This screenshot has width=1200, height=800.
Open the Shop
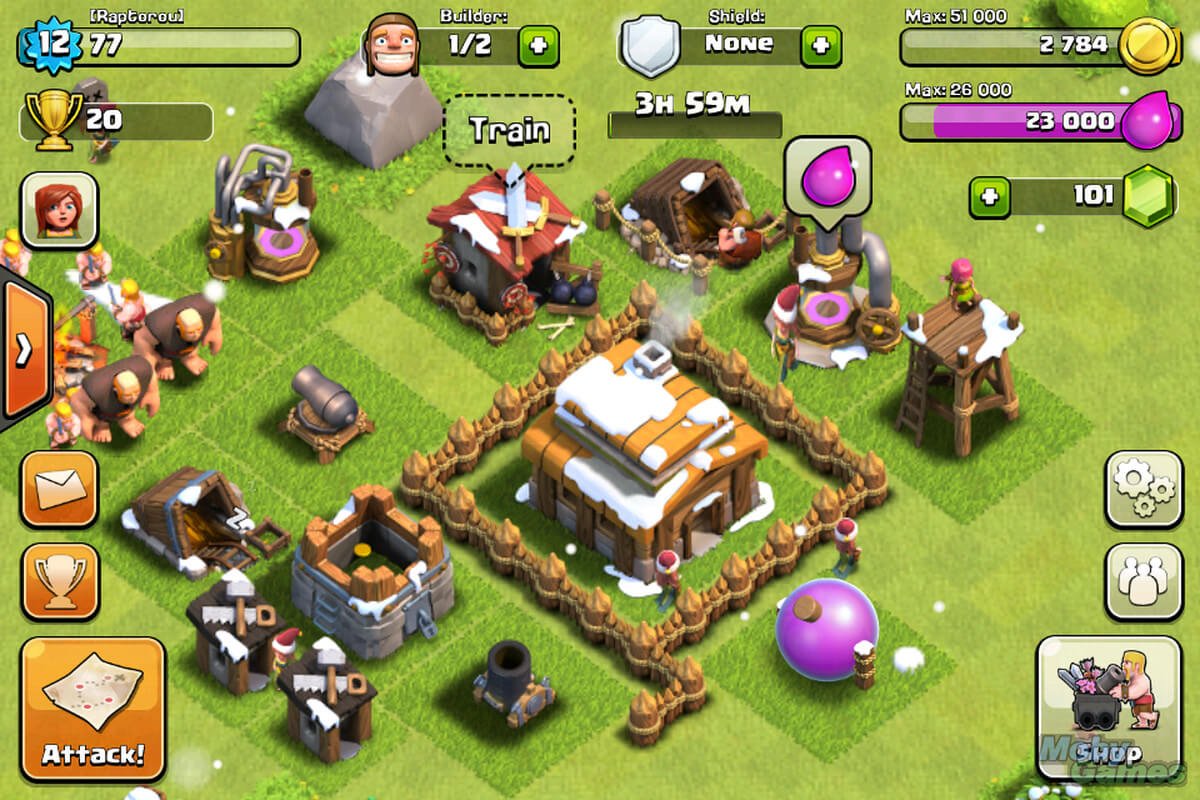1108,708
